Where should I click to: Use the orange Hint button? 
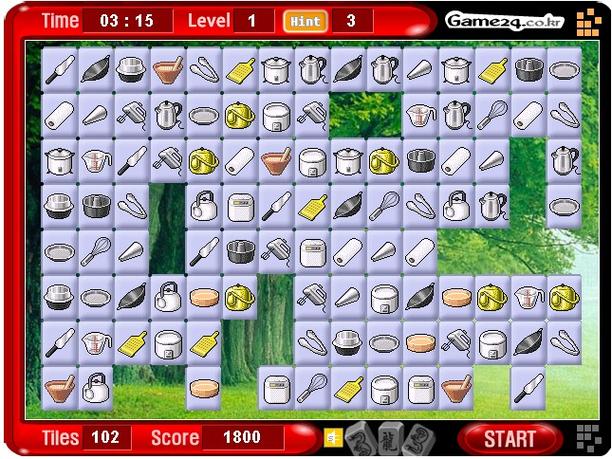tap(304, 20)
